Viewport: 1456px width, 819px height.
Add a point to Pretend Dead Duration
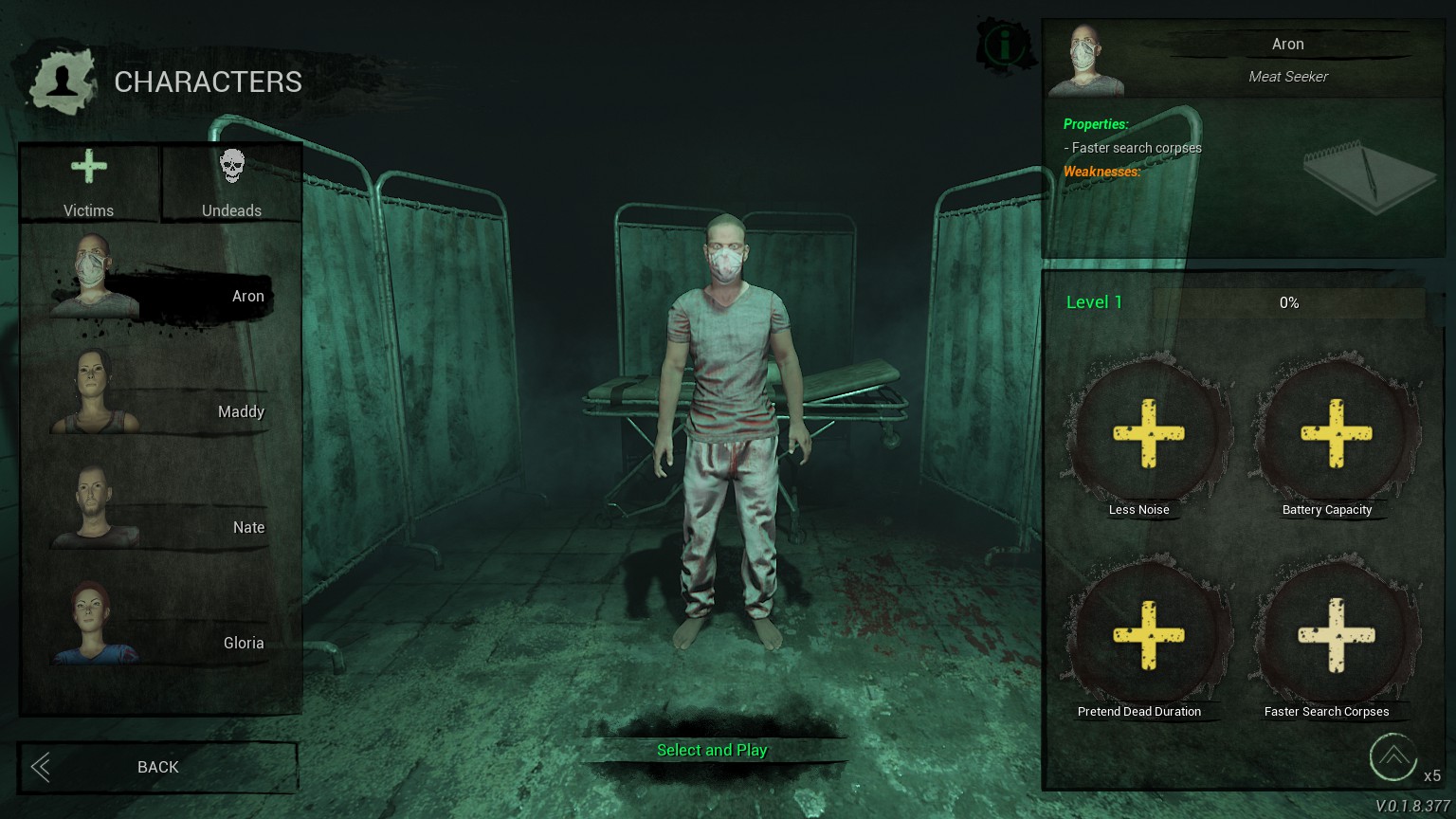(1148, 636)
